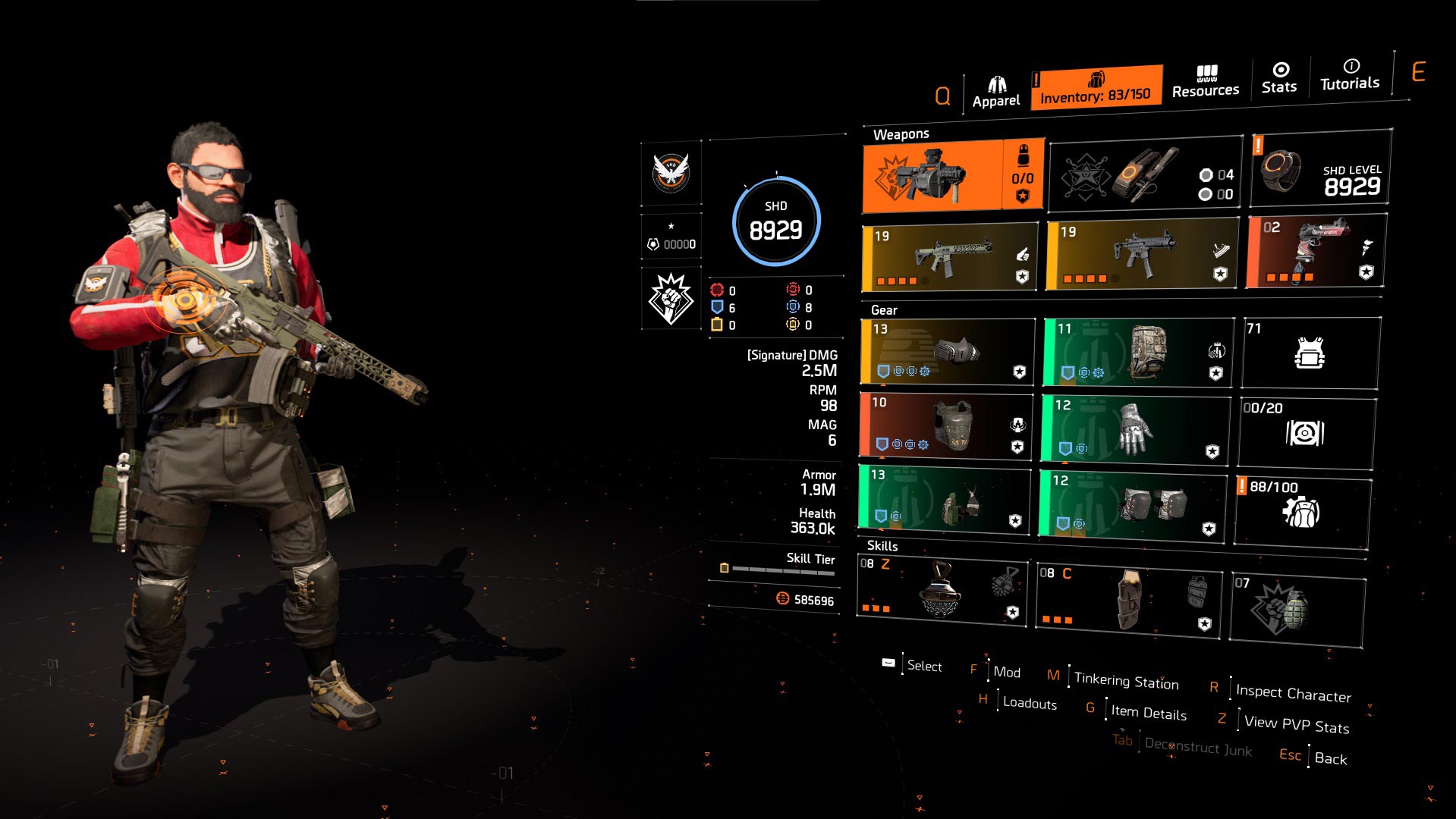The width and height of the screenshot is (1456, 819).
Task: Open the first skill slot with 08 Z
Action: (941, 591)
